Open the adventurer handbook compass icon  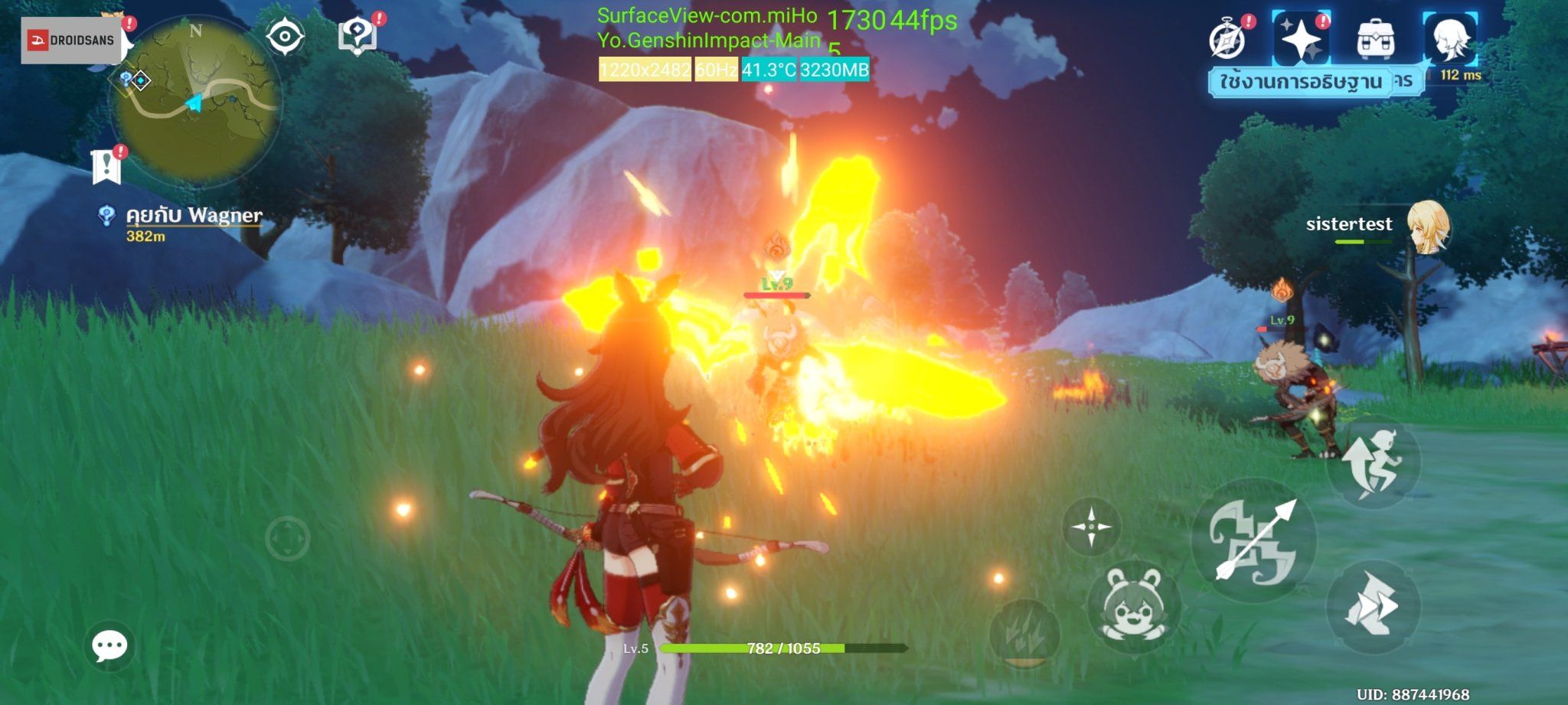coord(1227,39)
